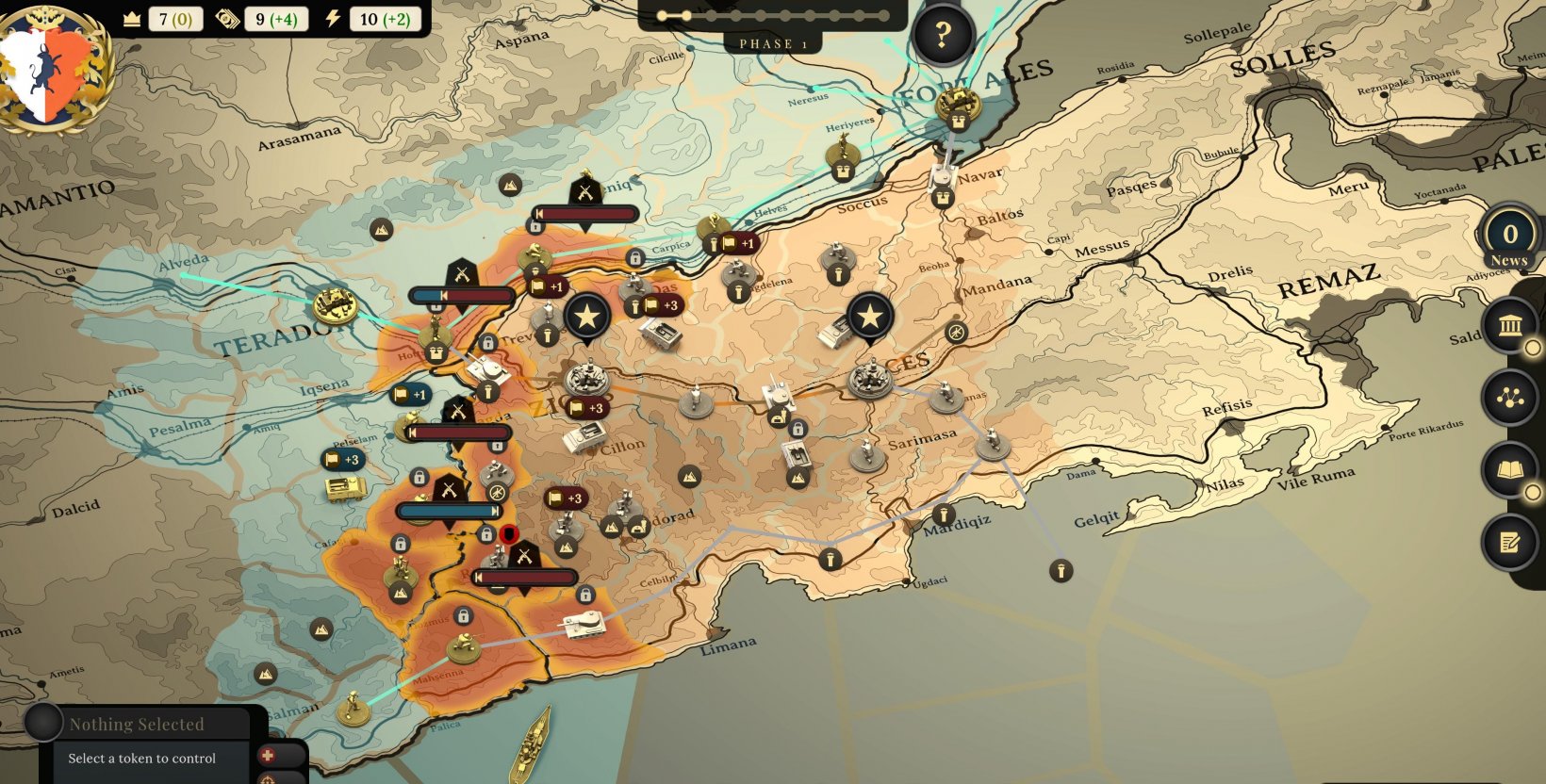The image size is (1546, 784).
Task: Open the diplomacy network panel on the sidebar
Action: coord(1512,399)
